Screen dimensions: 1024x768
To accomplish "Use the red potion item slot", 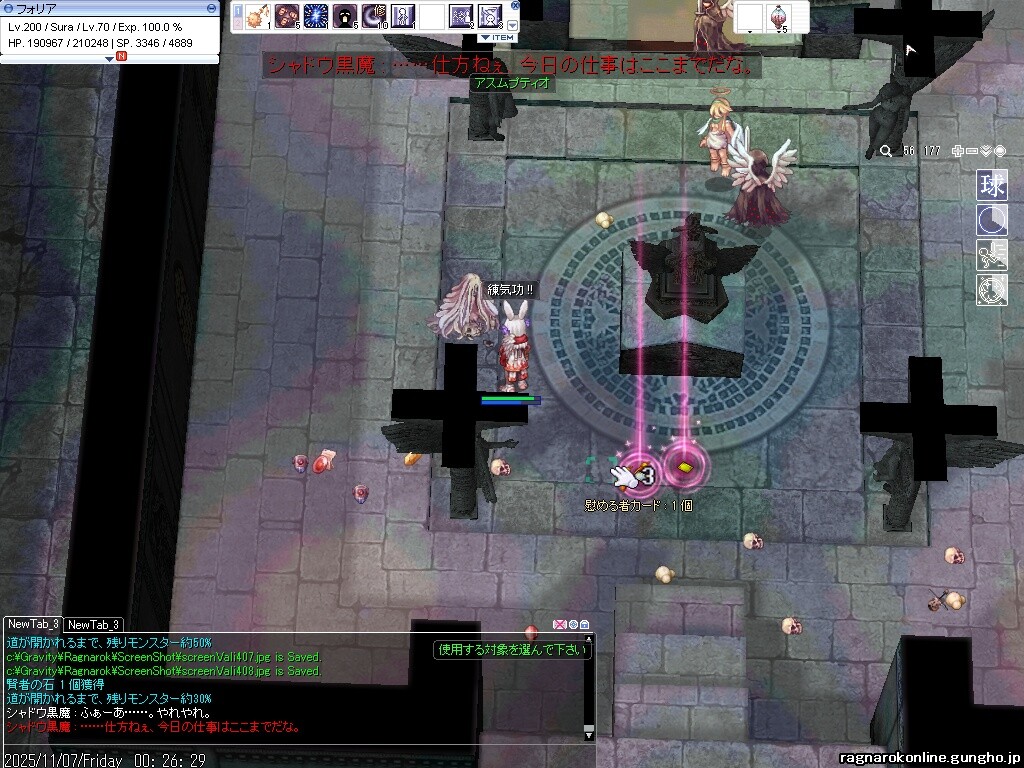I will pos(777,16).
